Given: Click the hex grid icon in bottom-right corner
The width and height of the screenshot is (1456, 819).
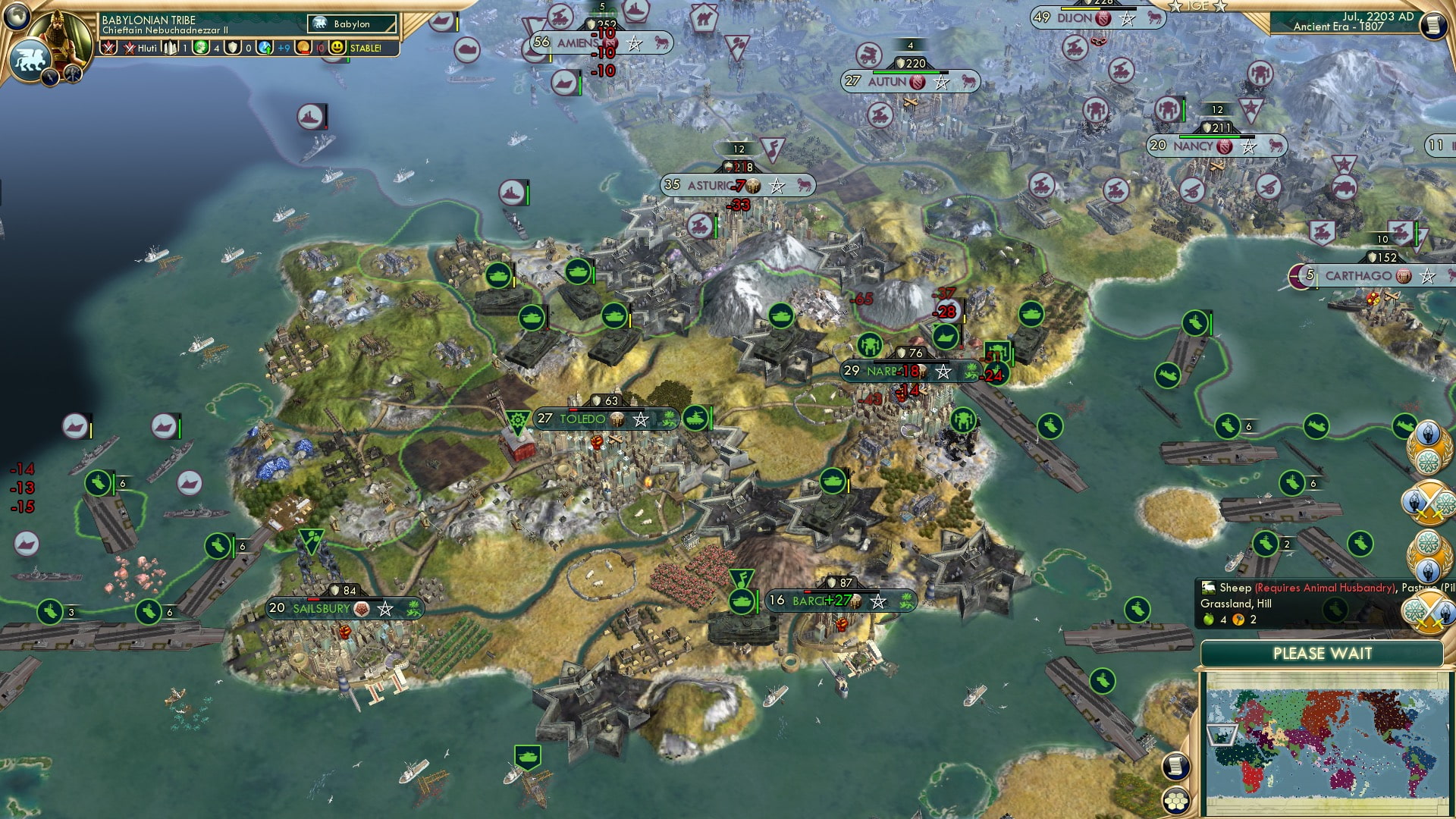Looking at the screenshot, I should [1175, 800].
